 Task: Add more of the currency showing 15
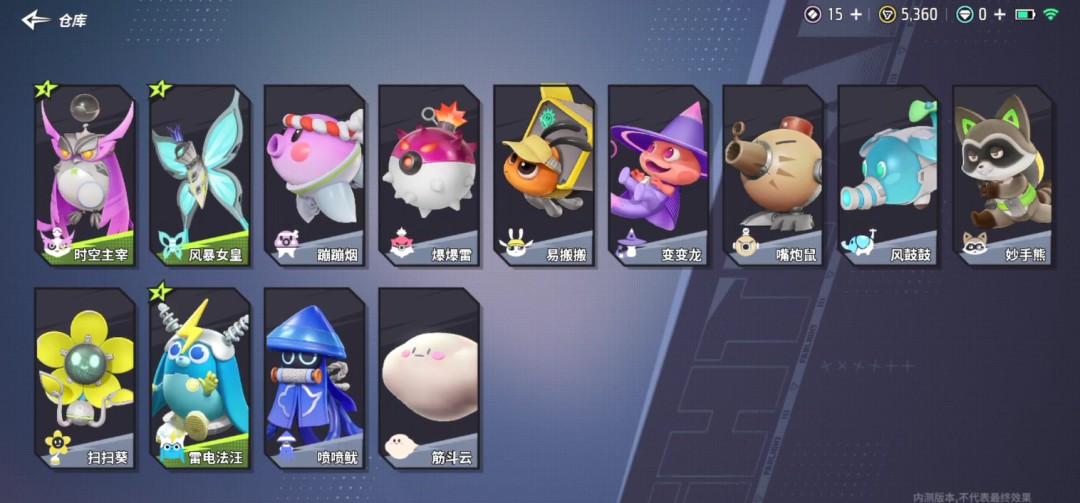click(x=856, y=14)
